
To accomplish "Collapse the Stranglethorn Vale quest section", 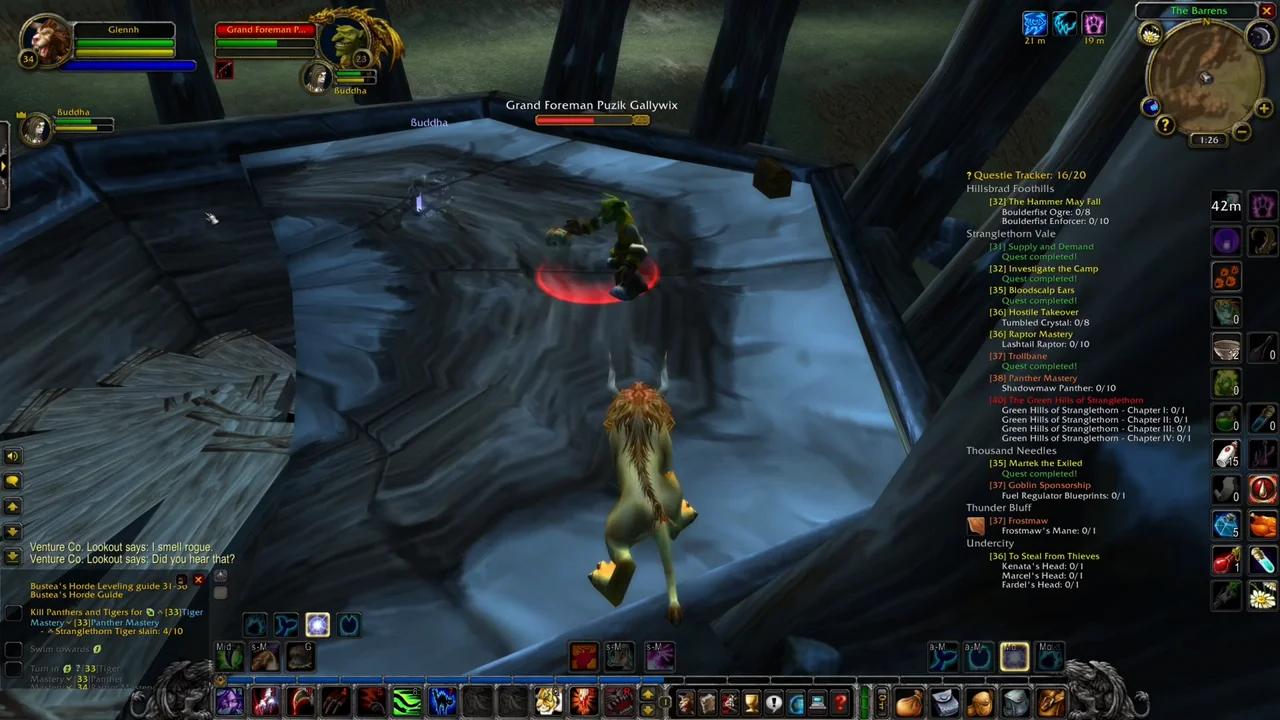I will click(x=1010, y=233).
